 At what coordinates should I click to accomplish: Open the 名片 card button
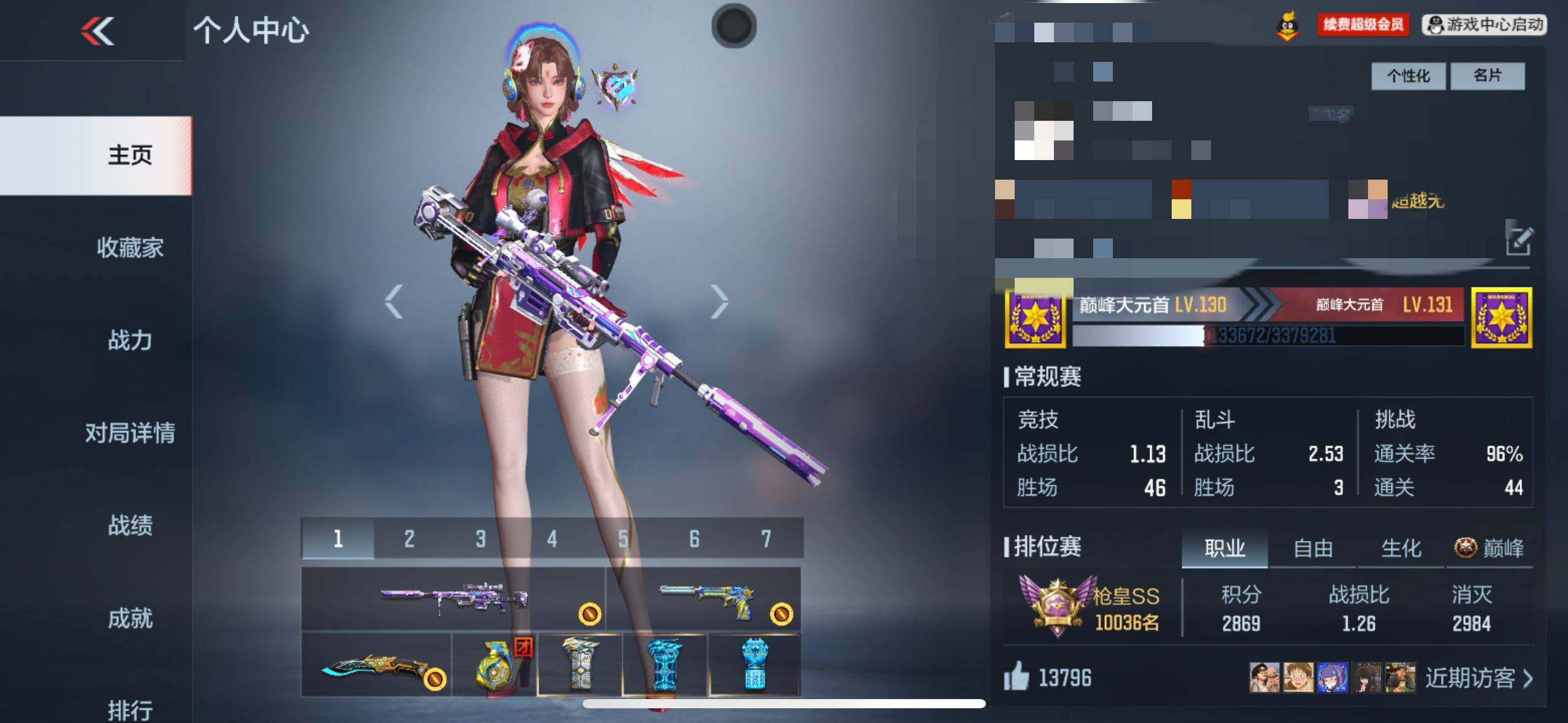point(1487,76)
